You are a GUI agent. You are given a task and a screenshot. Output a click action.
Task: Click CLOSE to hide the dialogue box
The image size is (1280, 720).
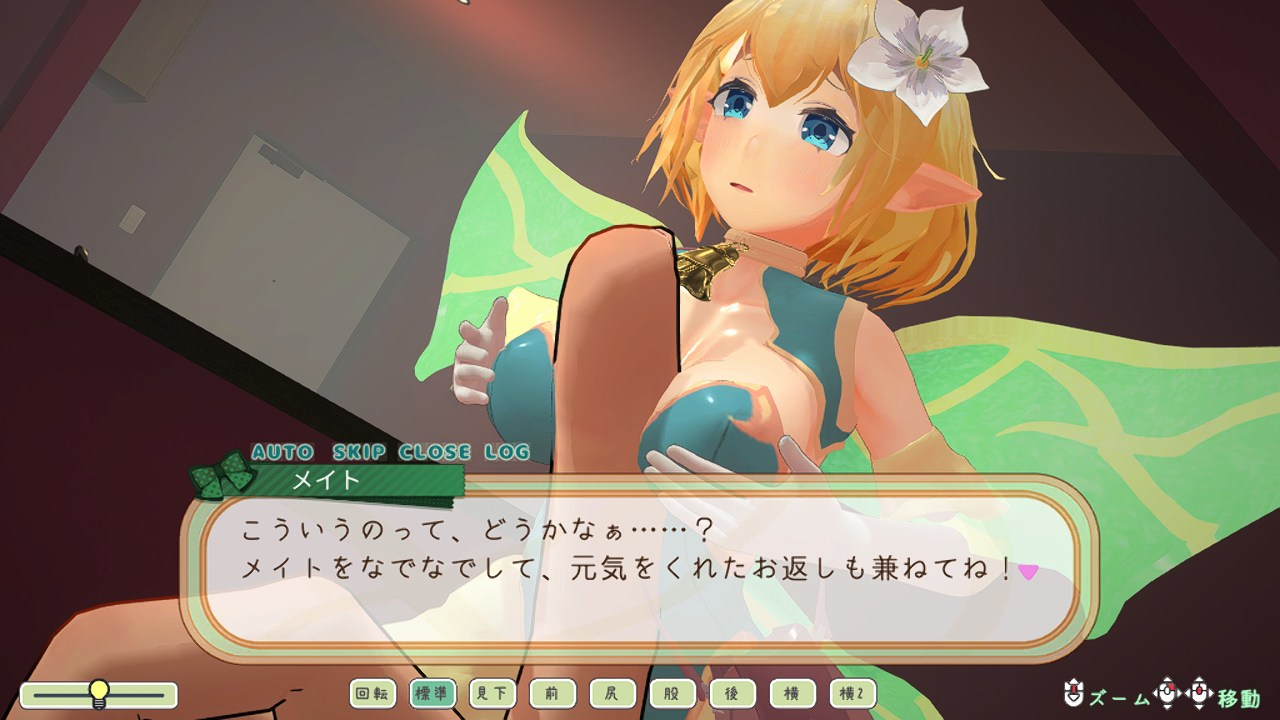435,452
